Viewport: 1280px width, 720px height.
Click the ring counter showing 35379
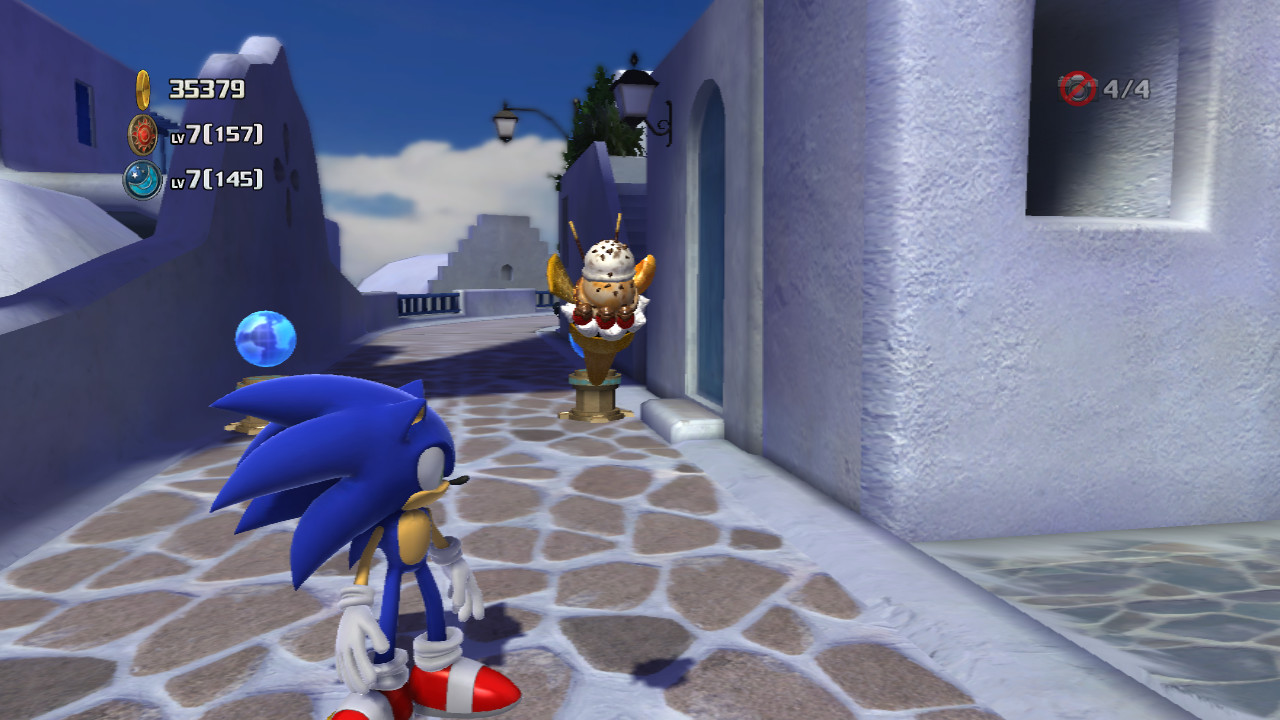click(x=205, y=88)
